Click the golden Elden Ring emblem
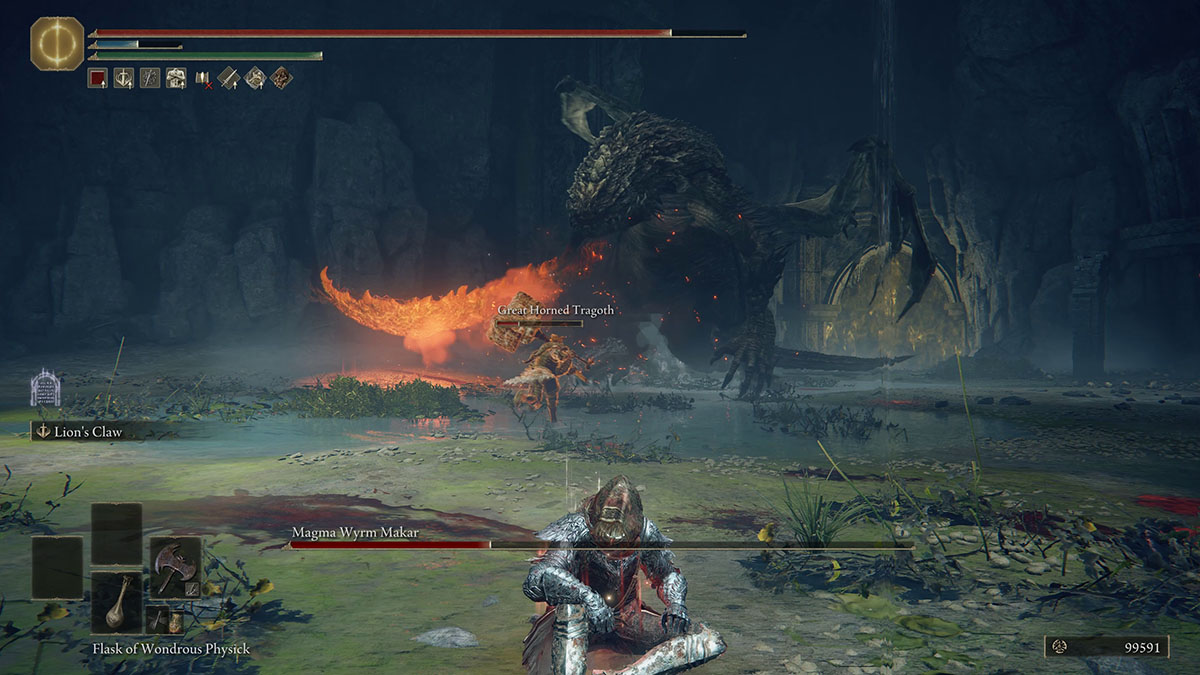Image resolution: width=1200 pixels, height=675 pixels. click(57, 43)
